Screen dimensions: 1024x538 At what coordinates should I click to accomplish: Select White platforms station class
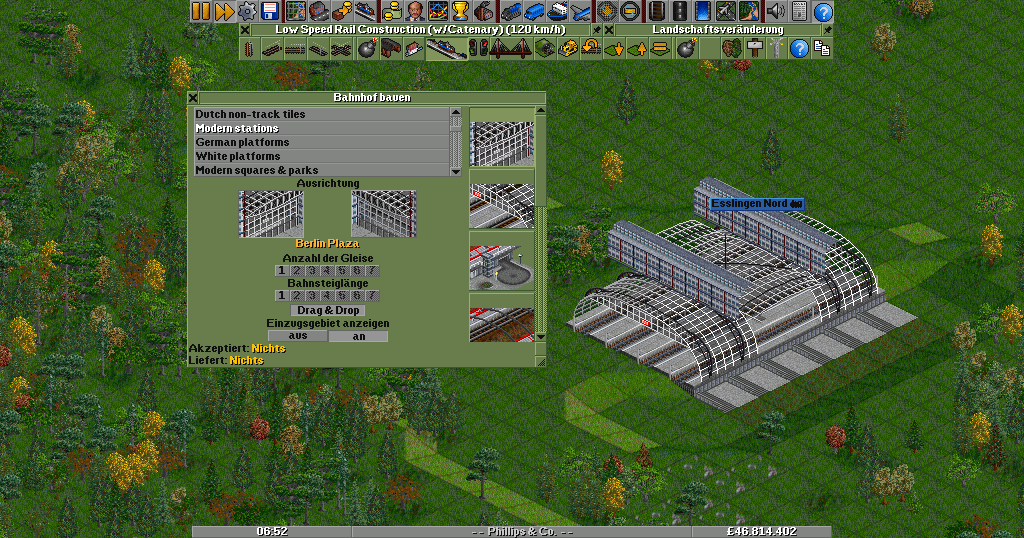point(321,156)
